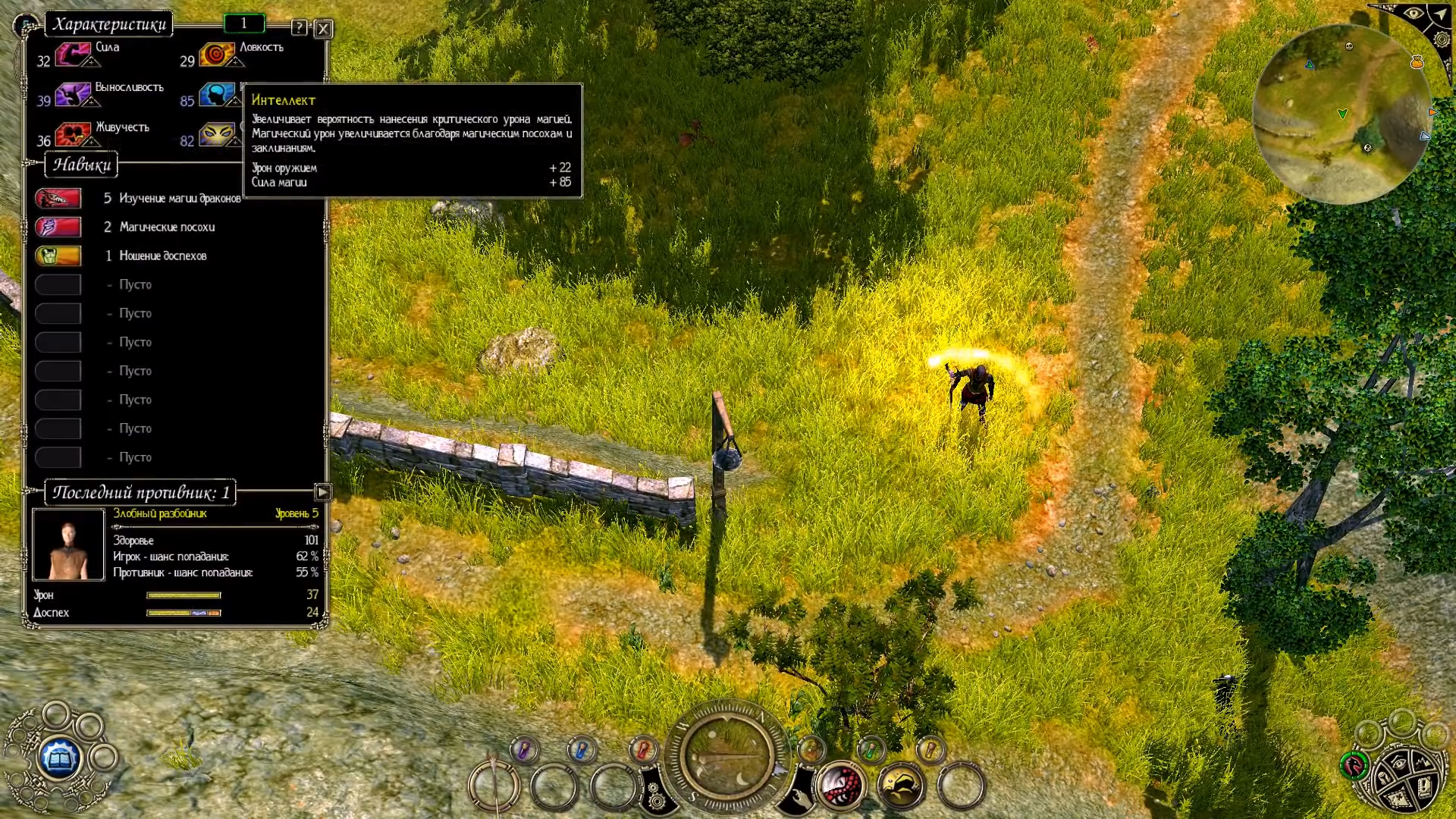Choose the Изучение магии драконов skill
The image size is (1456, 819).
pyautogui.click(x=58, y=199)
